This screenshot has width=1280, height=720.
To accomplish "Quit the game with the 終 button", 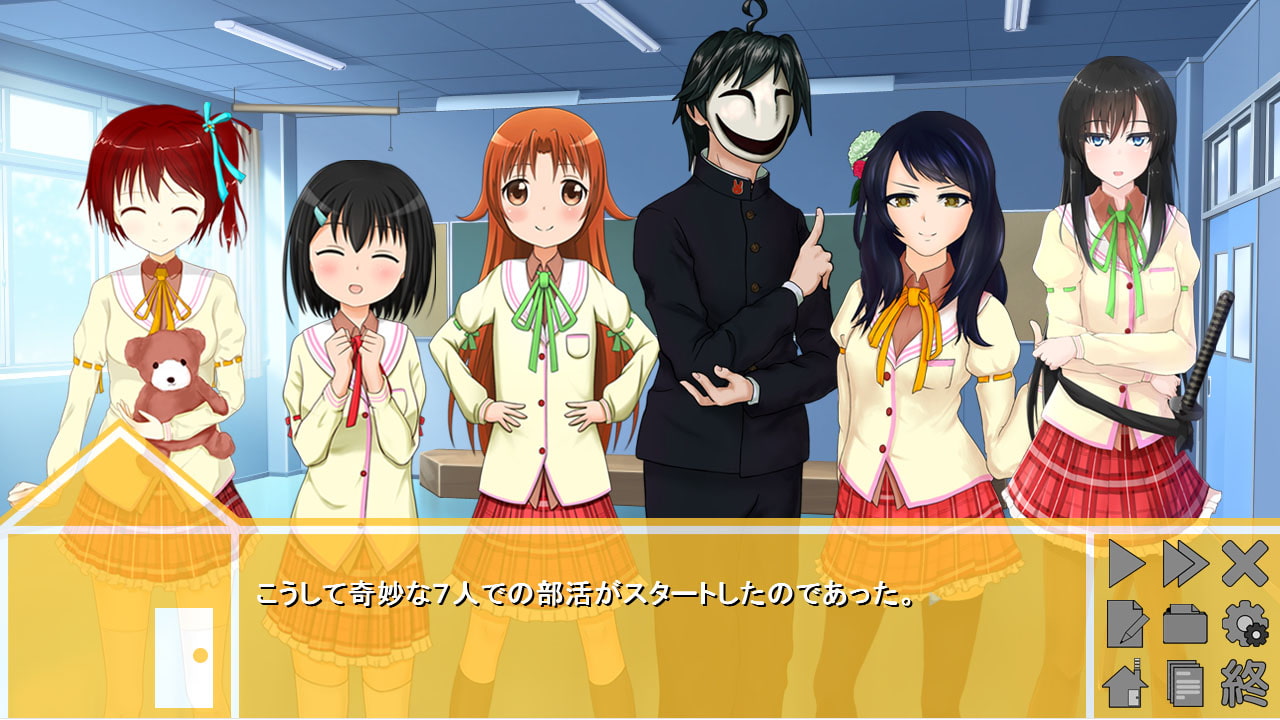I will point(1245,685).
